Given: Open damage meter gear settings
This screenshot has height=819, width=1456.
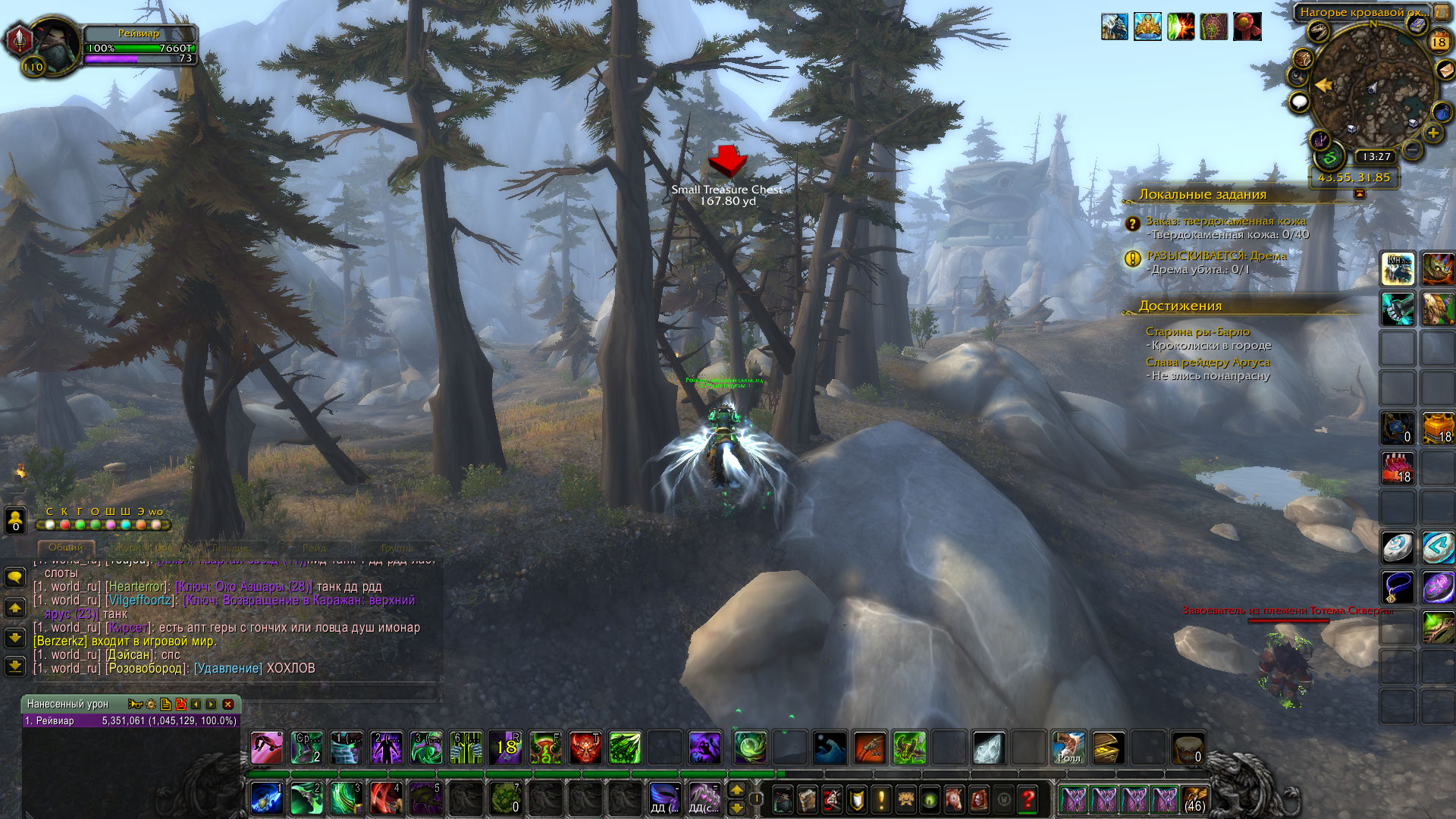Looking at the screenshot, I should 151,704.
